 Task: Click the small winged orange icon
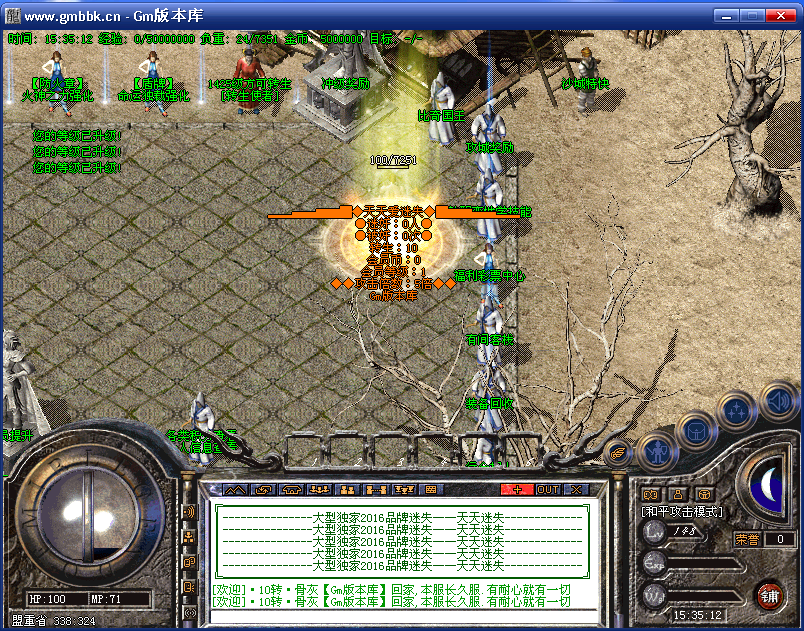point(619,452)
